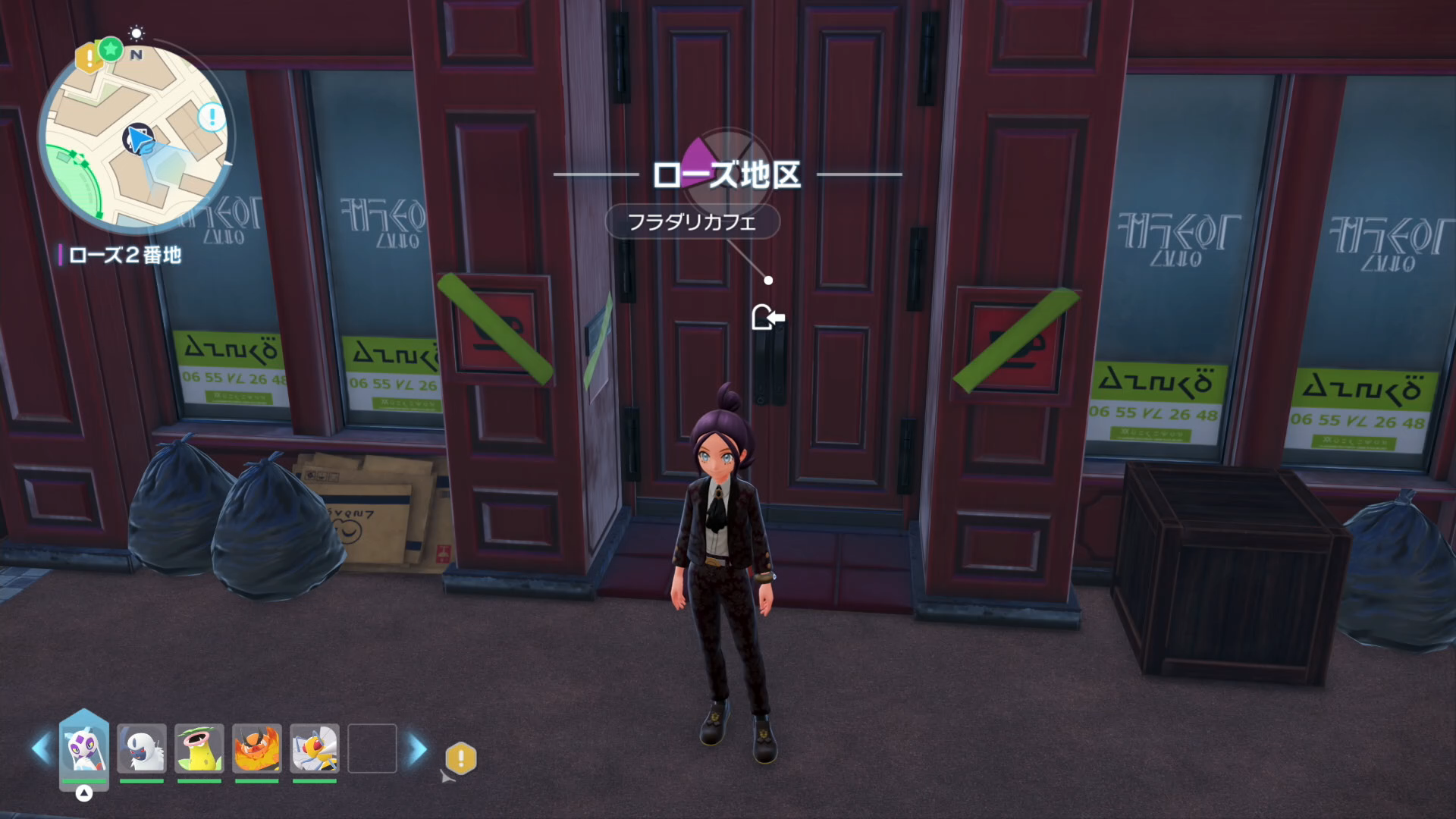This screenshot has width=1456, height=819.
Task: Click the blue exclamation marker on minimap
Action: 212,117
